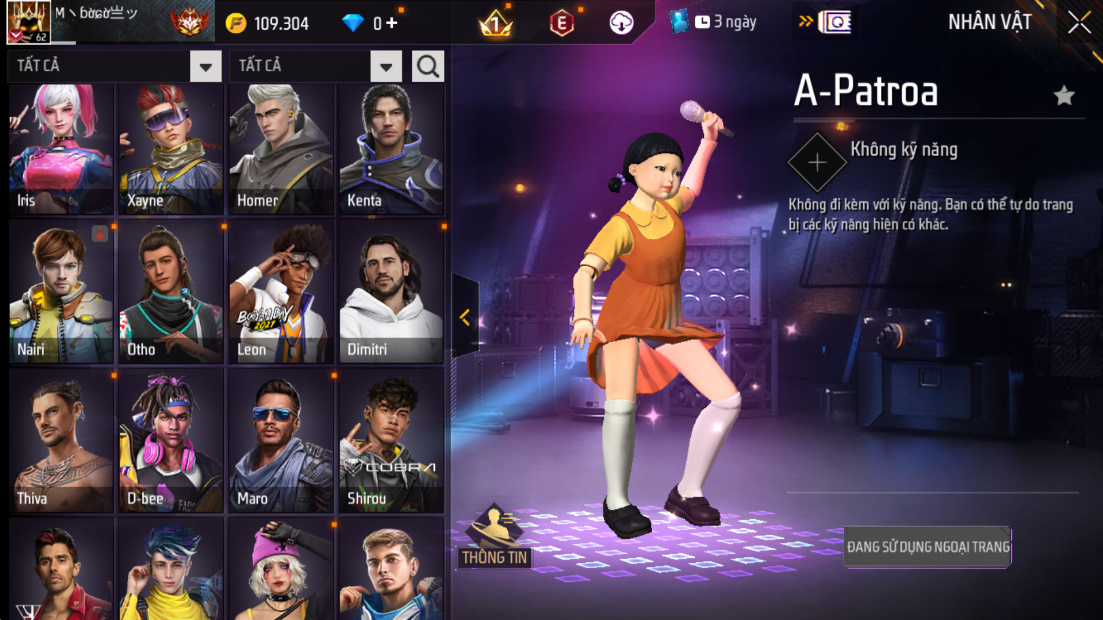Select the Iris character tile
The image size is (1103, 620).
[x=61, y=148]
